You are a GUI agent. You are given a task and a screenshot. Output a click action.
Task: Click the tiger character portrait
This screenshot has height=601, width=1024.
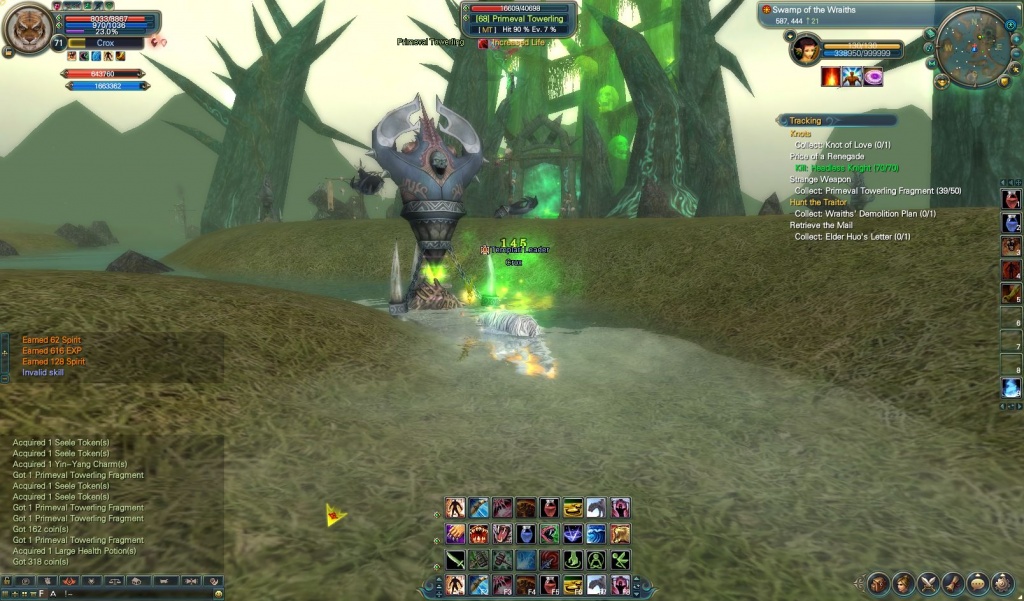click(x=29, y=29)
